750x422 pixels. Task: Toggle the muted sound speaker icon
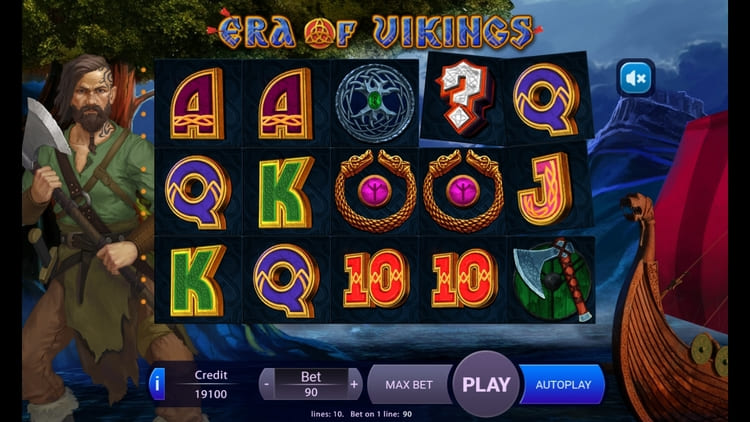(x=635, y=78)
